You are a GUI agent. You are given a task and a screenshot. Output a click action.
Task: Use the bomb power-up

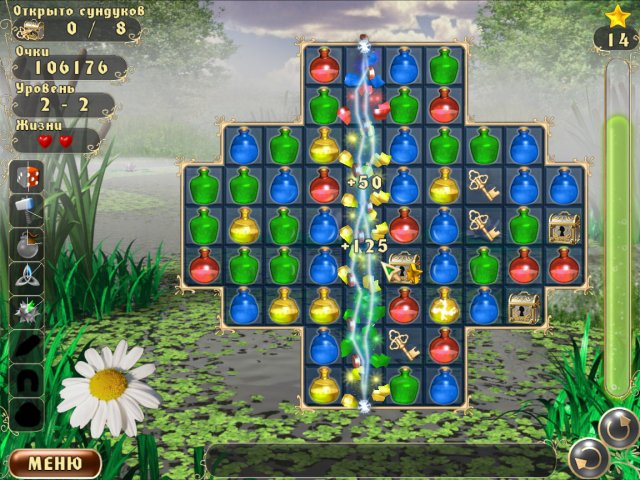click(x=26, y=243)
